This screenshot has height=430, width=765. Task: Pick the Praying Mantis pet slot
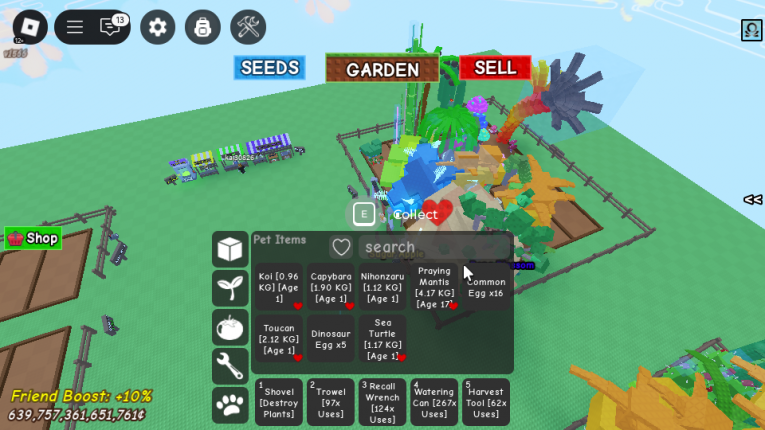[x=434, y=287]
